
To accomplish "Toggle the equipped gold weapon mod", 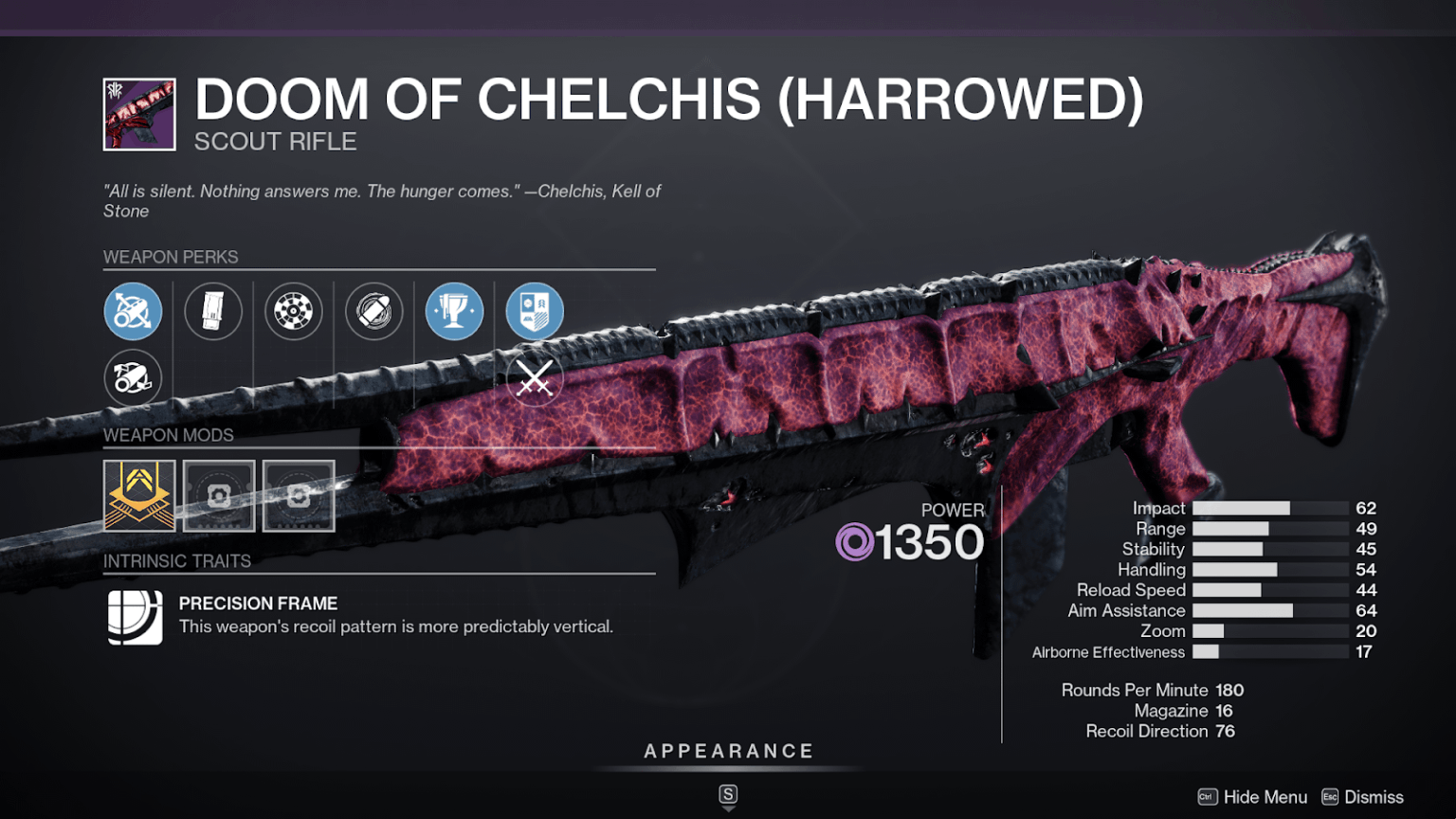I will [138, 496].
